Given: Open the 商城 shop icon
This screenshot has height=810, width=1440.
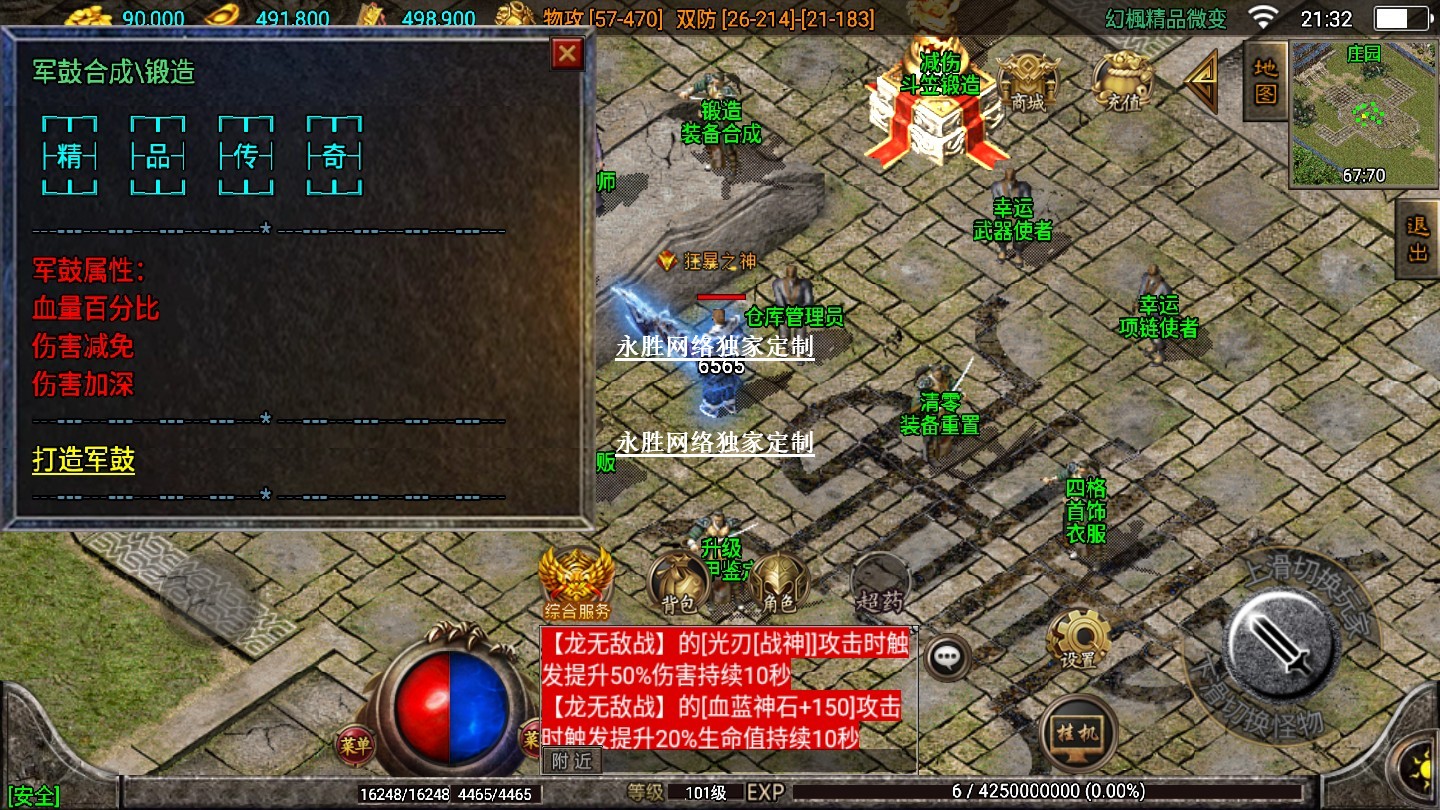Looking at the screenshot, I should click(x=1028, y=81).
